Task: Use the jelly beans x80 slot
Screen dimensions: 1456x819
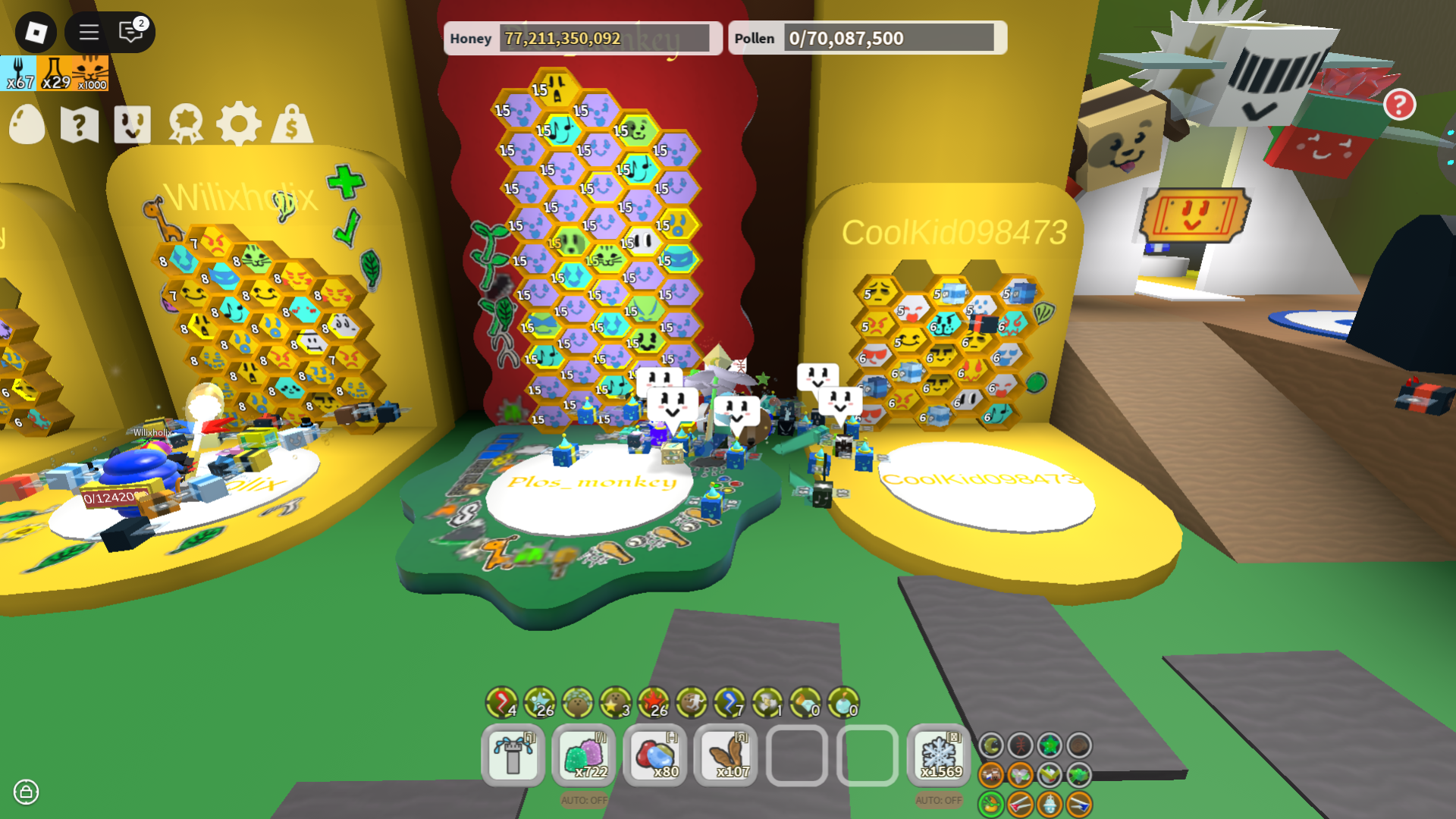Action: pyautogui.click(x=655, y=755)
